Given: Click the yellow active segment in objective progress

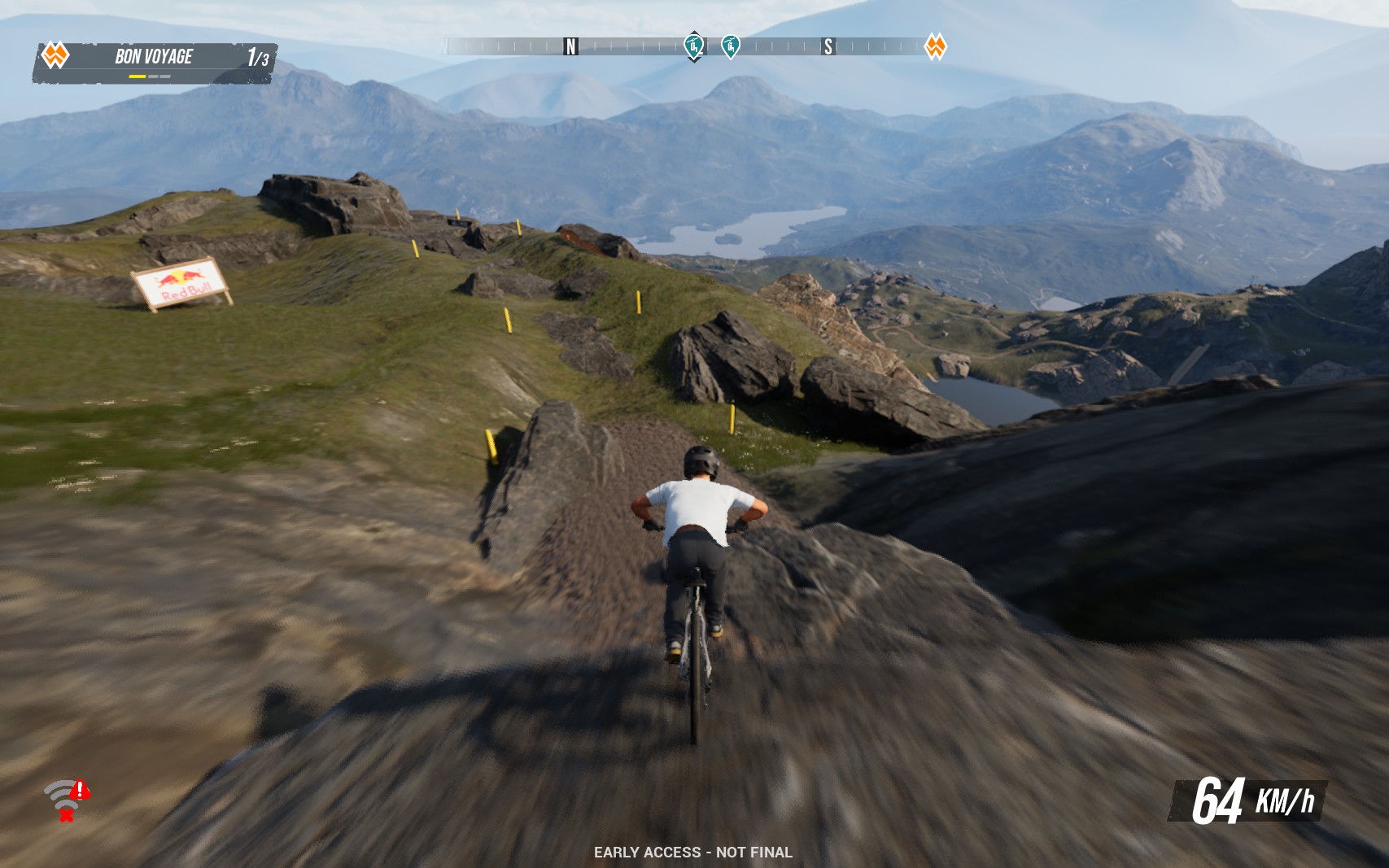Looking at the screenshot, I should [137, 76].
